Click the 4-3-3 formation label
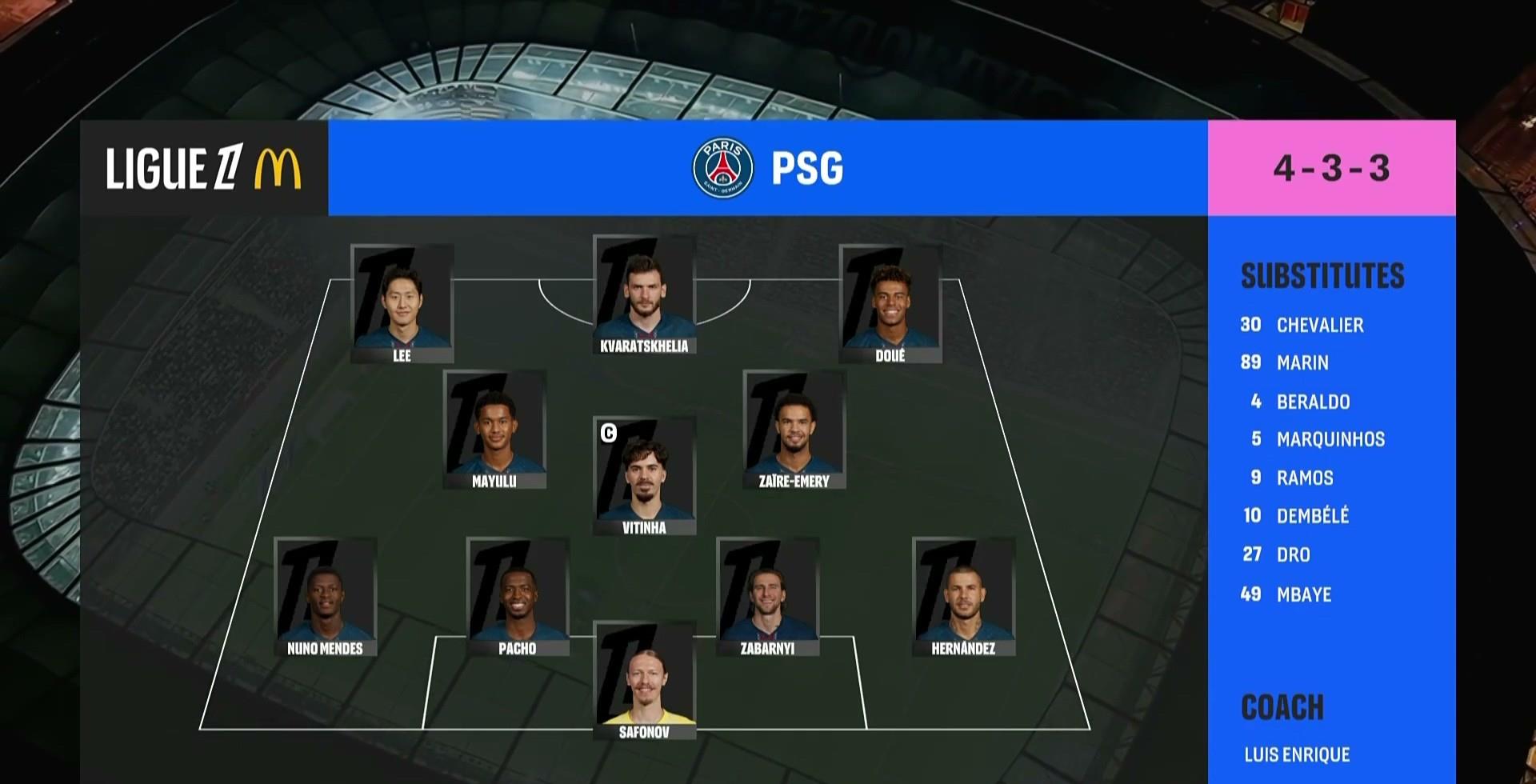 pos(1331,168)
